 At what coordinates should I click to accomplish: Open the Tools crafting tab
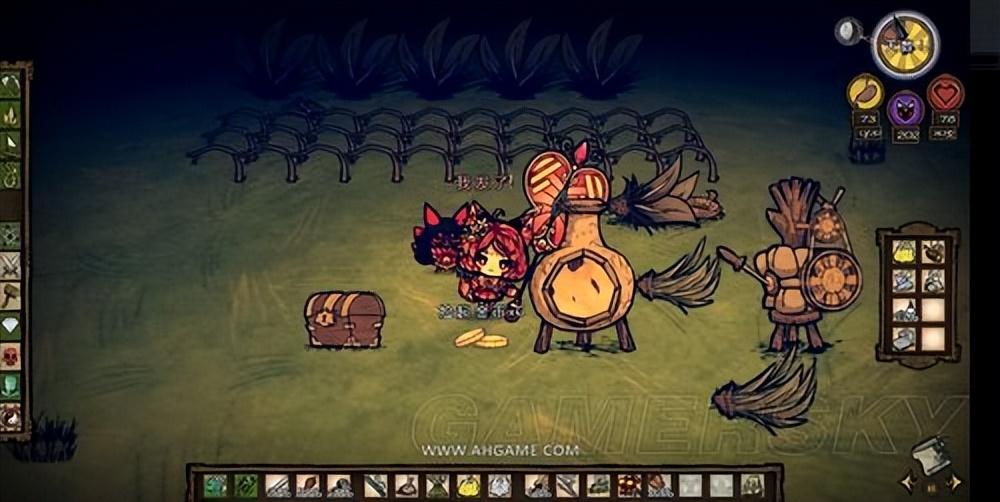click(11, 85)
